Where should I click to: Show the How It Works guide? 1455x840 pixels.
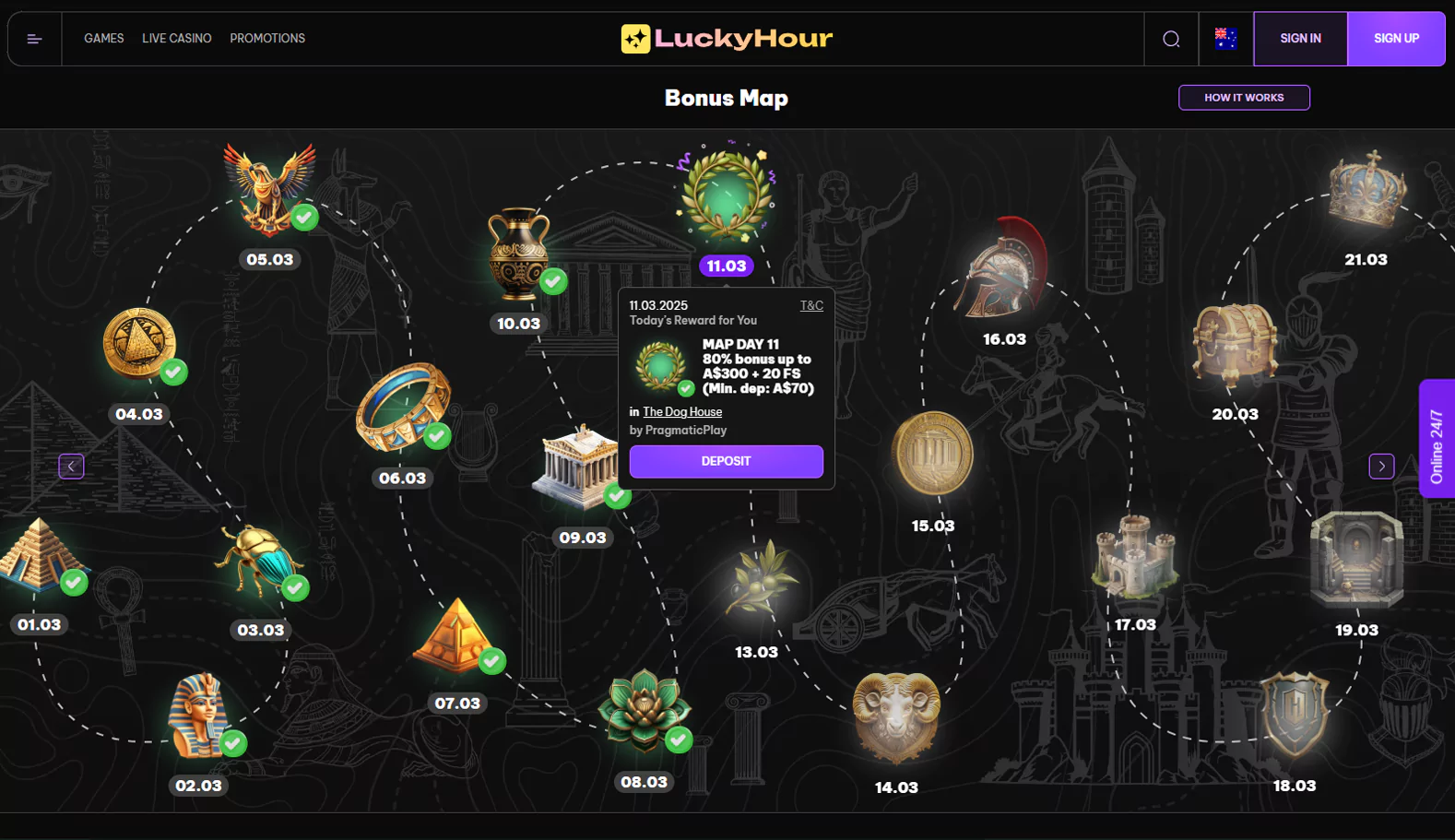pyautogui.click(x=1244, y=98)
